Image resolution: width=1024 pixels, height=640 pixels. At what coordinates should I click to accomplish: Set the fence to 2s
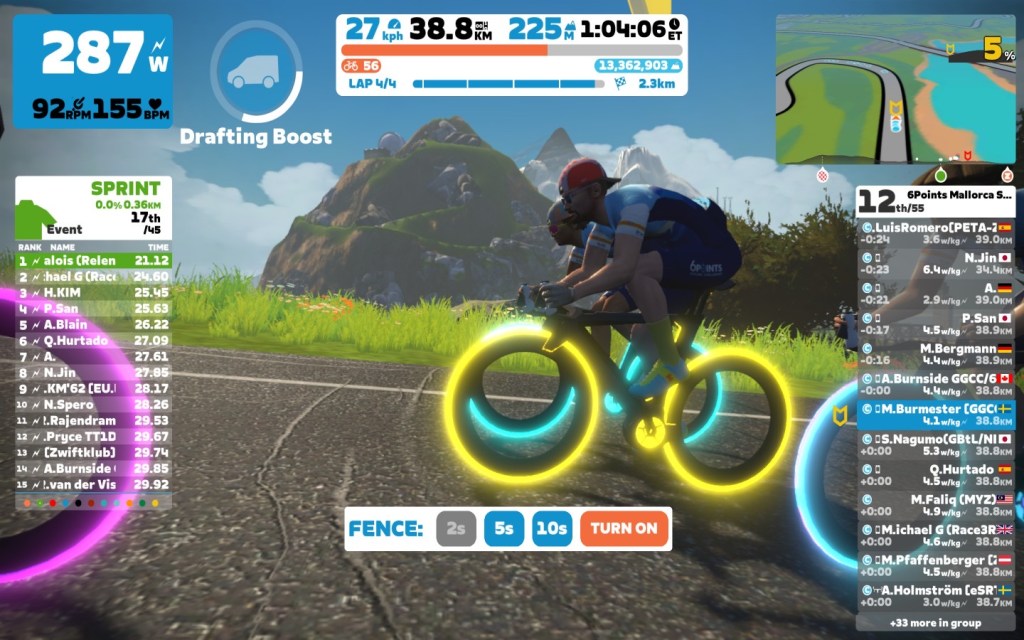click(x=455, y=529)
